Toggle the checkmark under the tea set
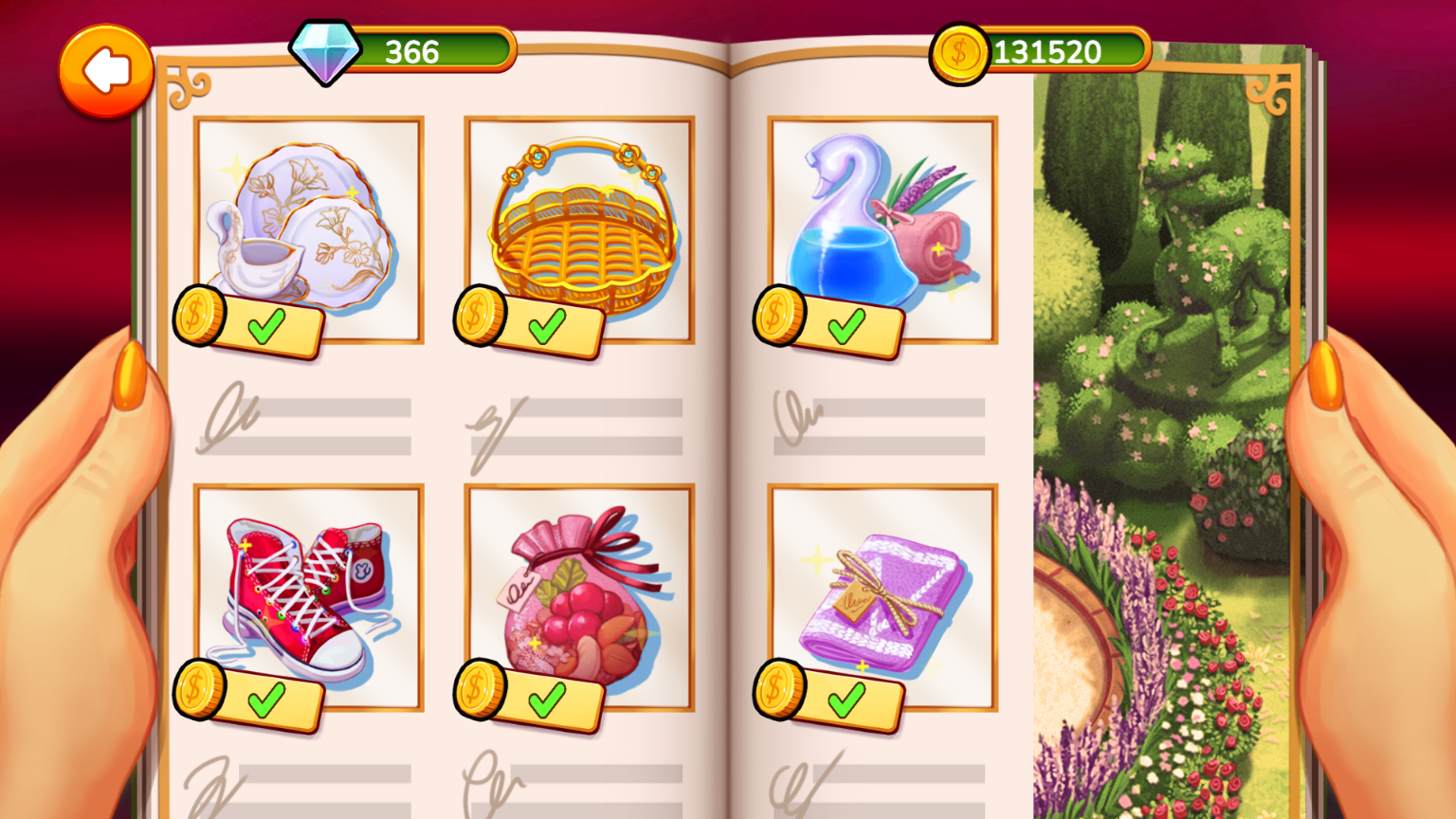Screen dimensions: 1456x819 click(265, 325)
